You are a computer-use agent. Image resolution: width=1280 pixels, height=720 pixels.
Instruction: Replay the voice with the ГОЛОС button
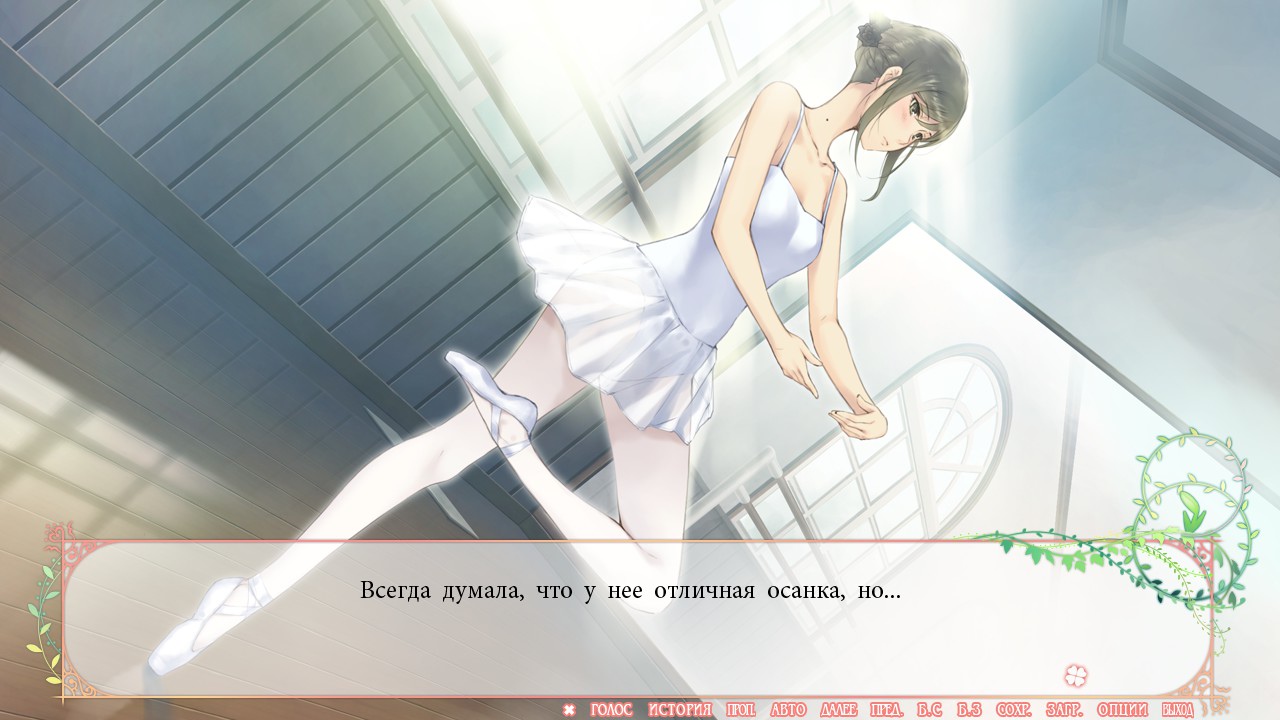point(611,710)
